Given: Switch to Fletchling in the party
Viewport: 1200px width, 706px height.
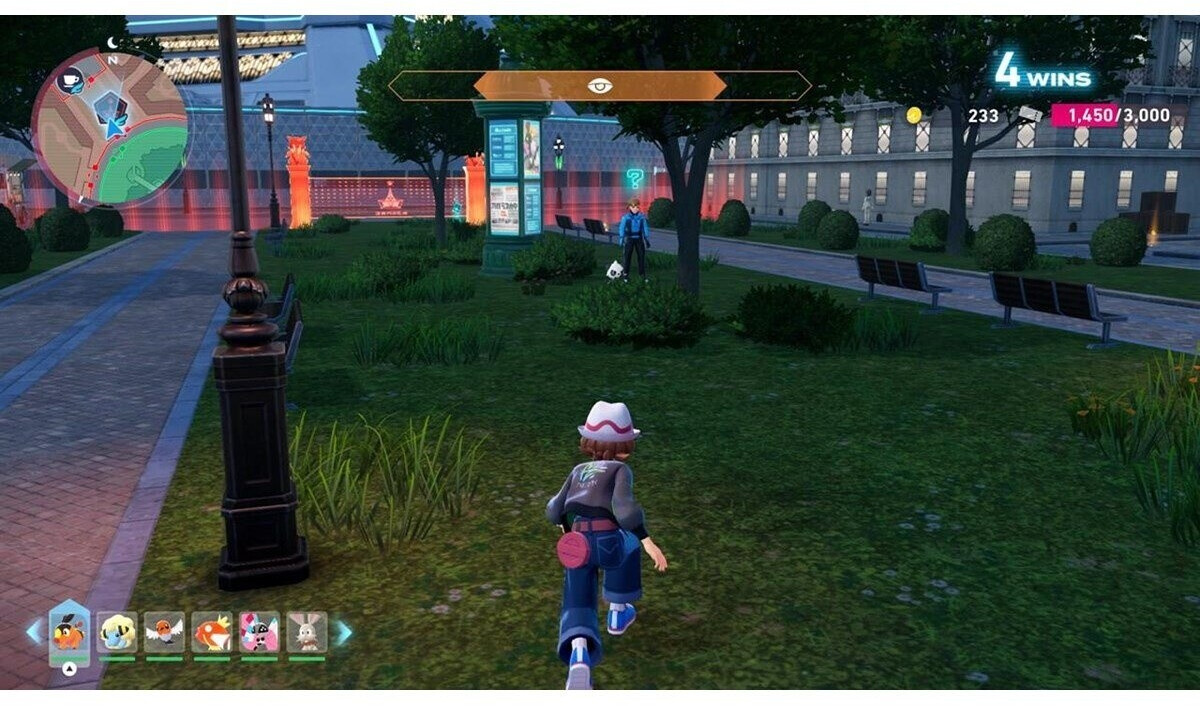Looking at the screenshot, I should tap(164, 631).
